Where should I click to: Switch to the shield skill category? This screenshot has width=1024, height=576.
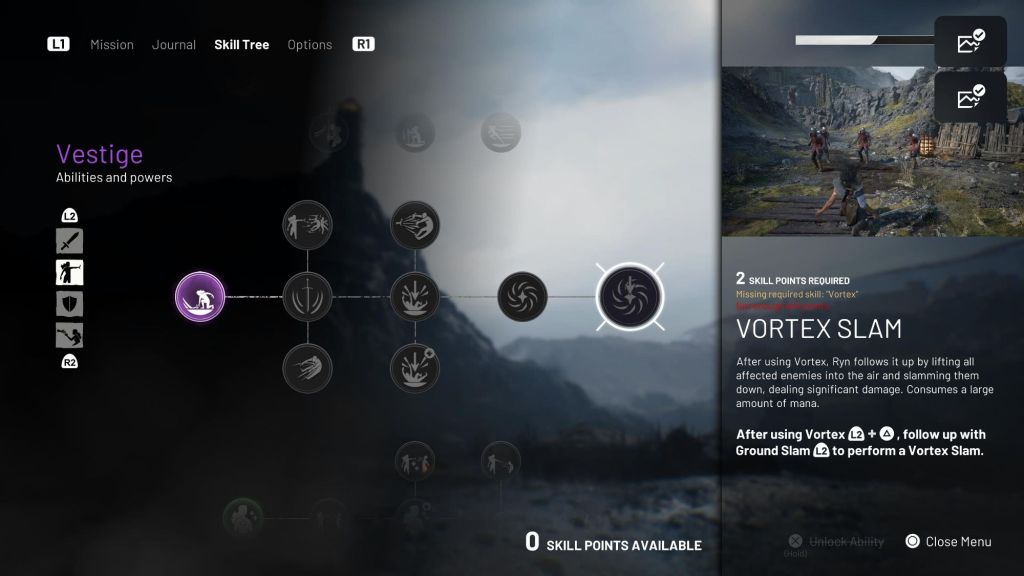tap(70, 304)
